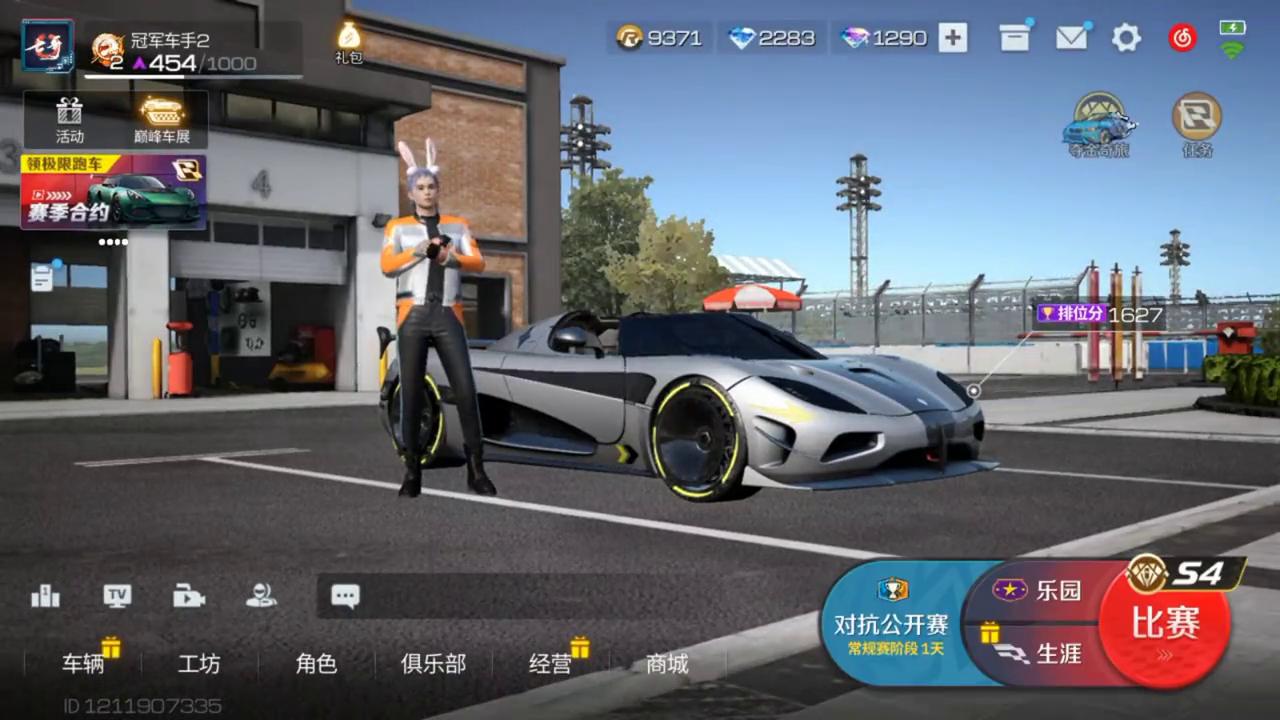The image size is (1280, 720).
Task: Click the streamer broadcast icon
Action: (x=262, y=596)
